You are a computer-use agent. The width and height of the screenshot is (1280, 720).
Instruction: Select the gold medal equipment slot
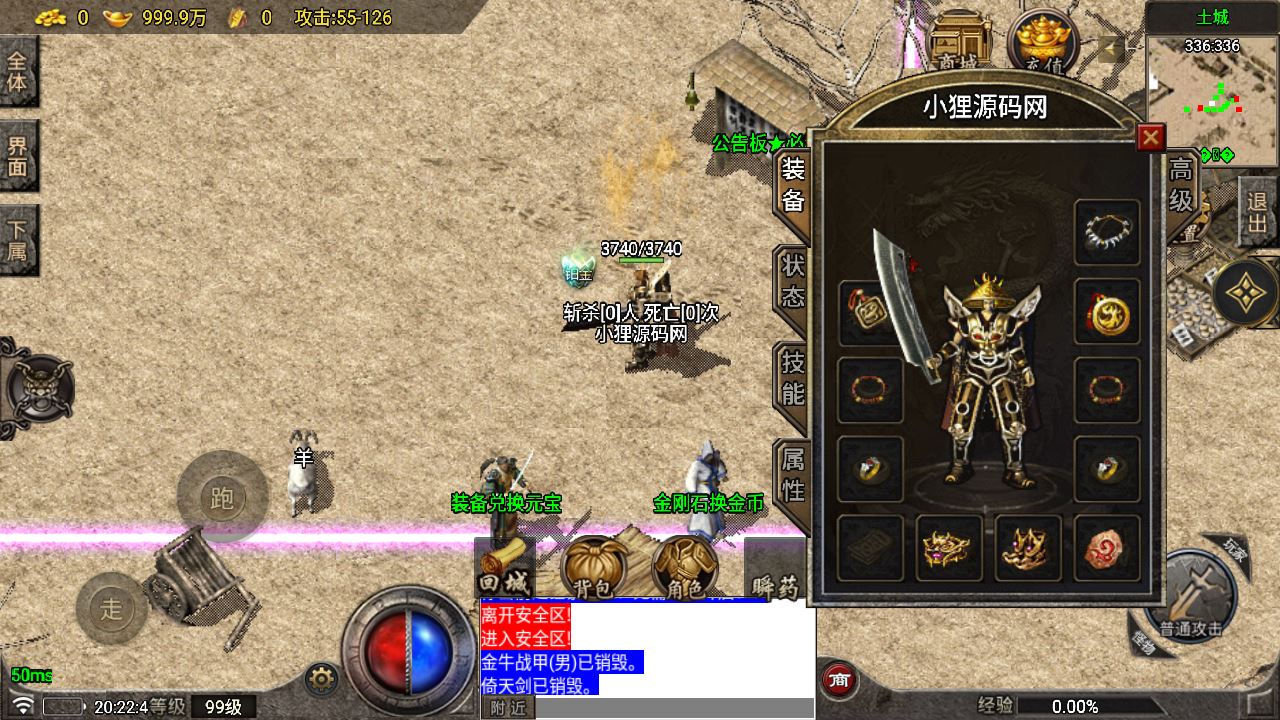point(1107,312)
